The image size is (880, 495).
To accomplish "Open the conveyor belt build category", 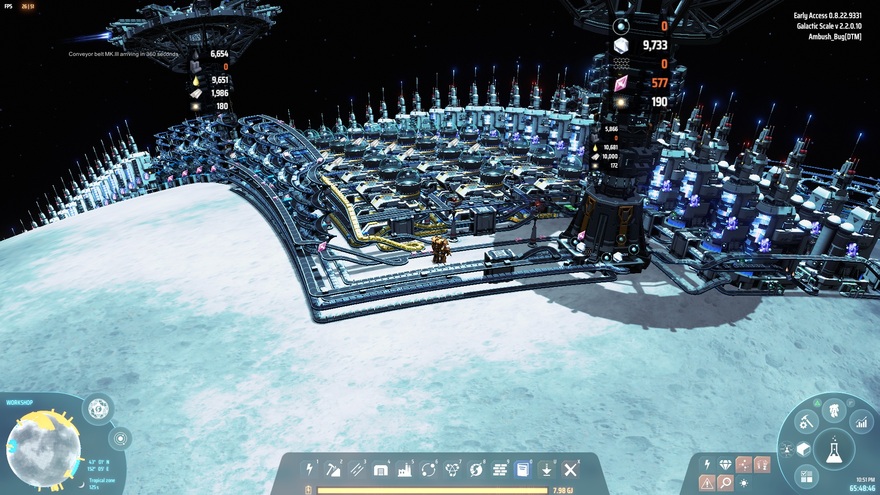I will 357,469.
